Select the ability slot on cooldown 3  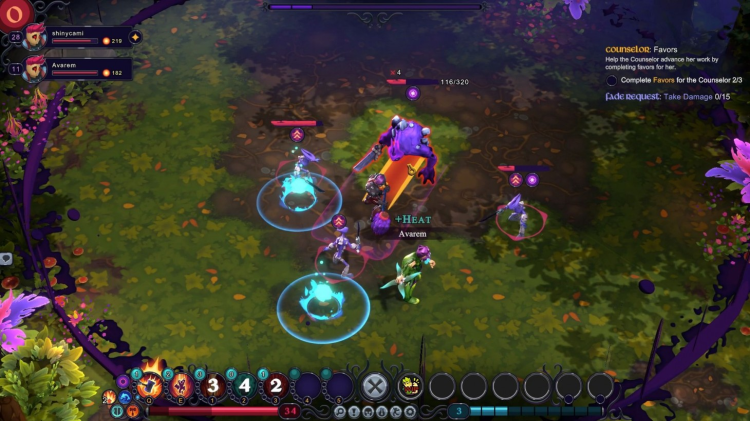212,386
